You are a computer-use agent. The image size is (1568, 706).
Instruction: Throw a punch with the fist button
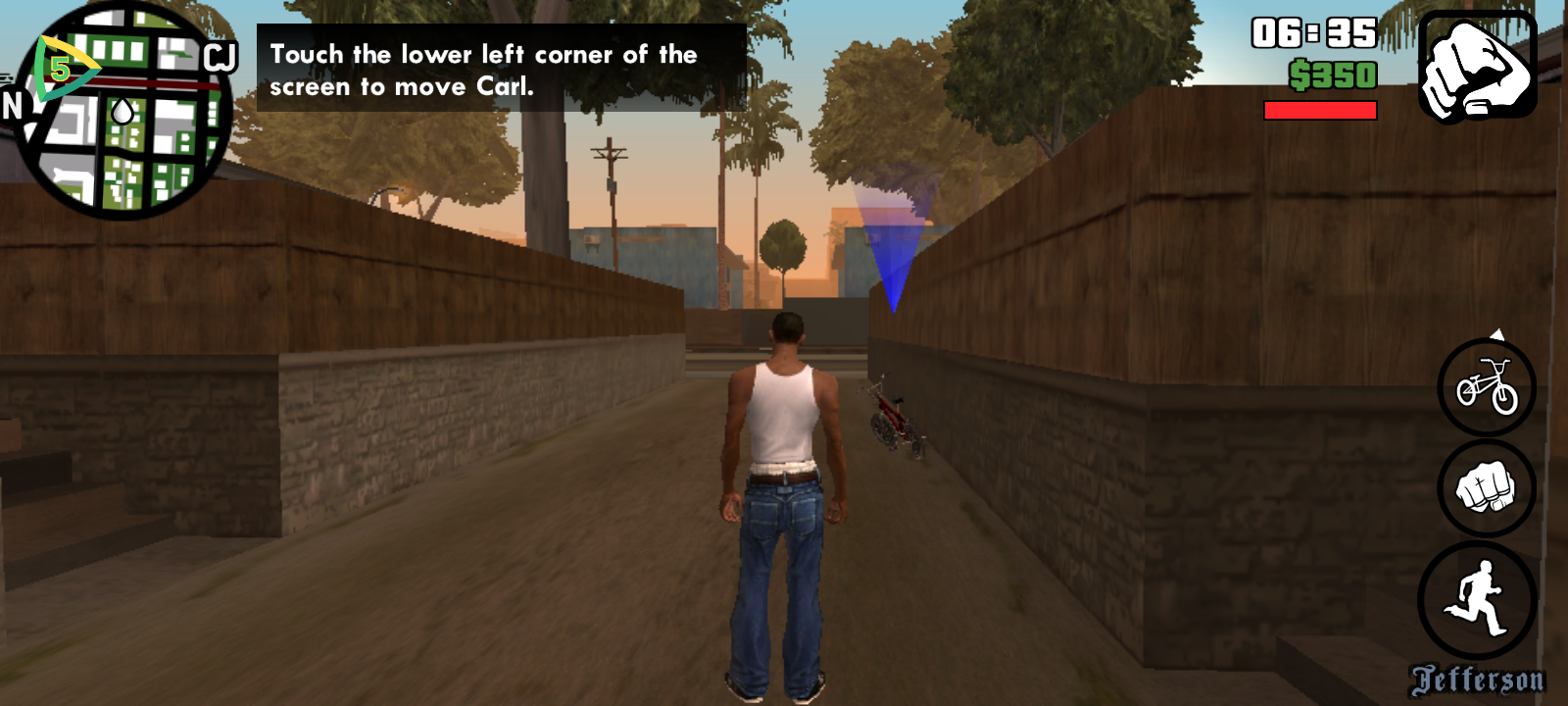pos(1486,488)
